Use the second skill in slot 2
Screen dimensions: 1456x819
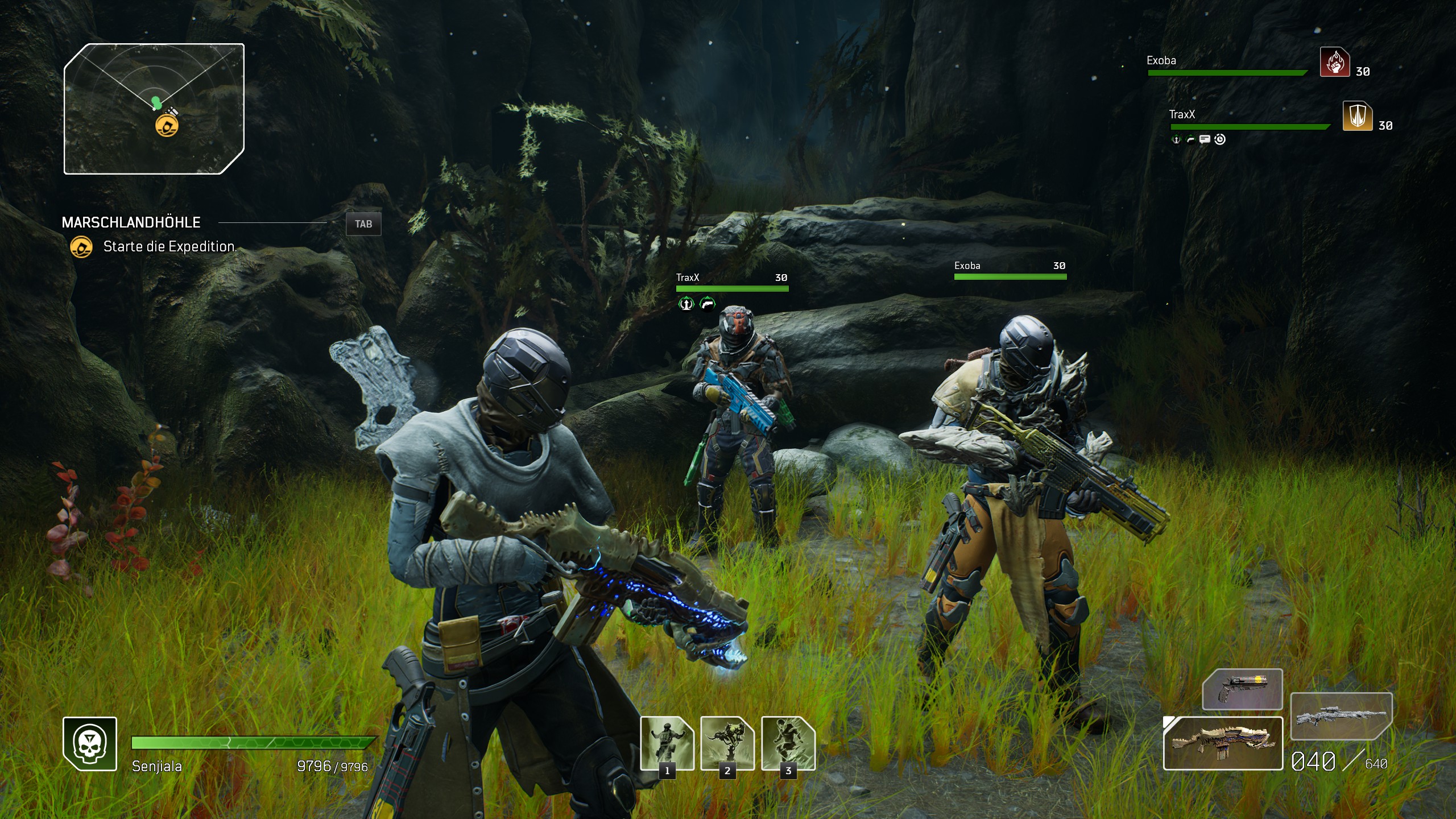coord(727,742)
